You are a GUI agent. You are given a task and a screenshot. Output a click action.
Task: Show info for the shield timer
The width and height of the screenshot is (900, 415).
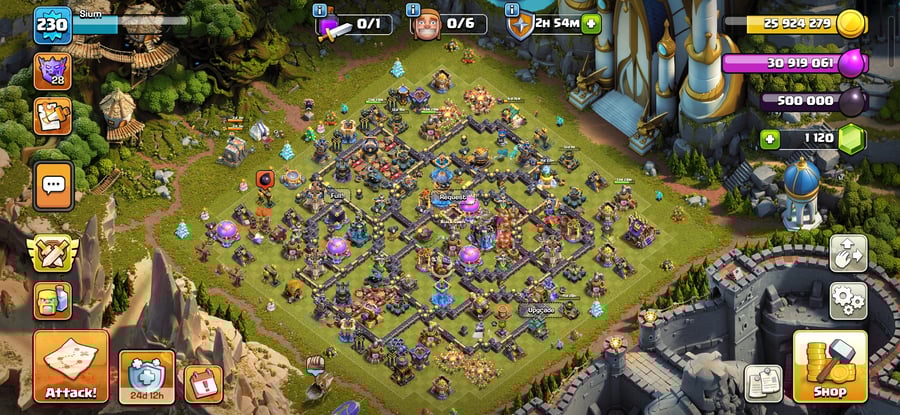513,10
